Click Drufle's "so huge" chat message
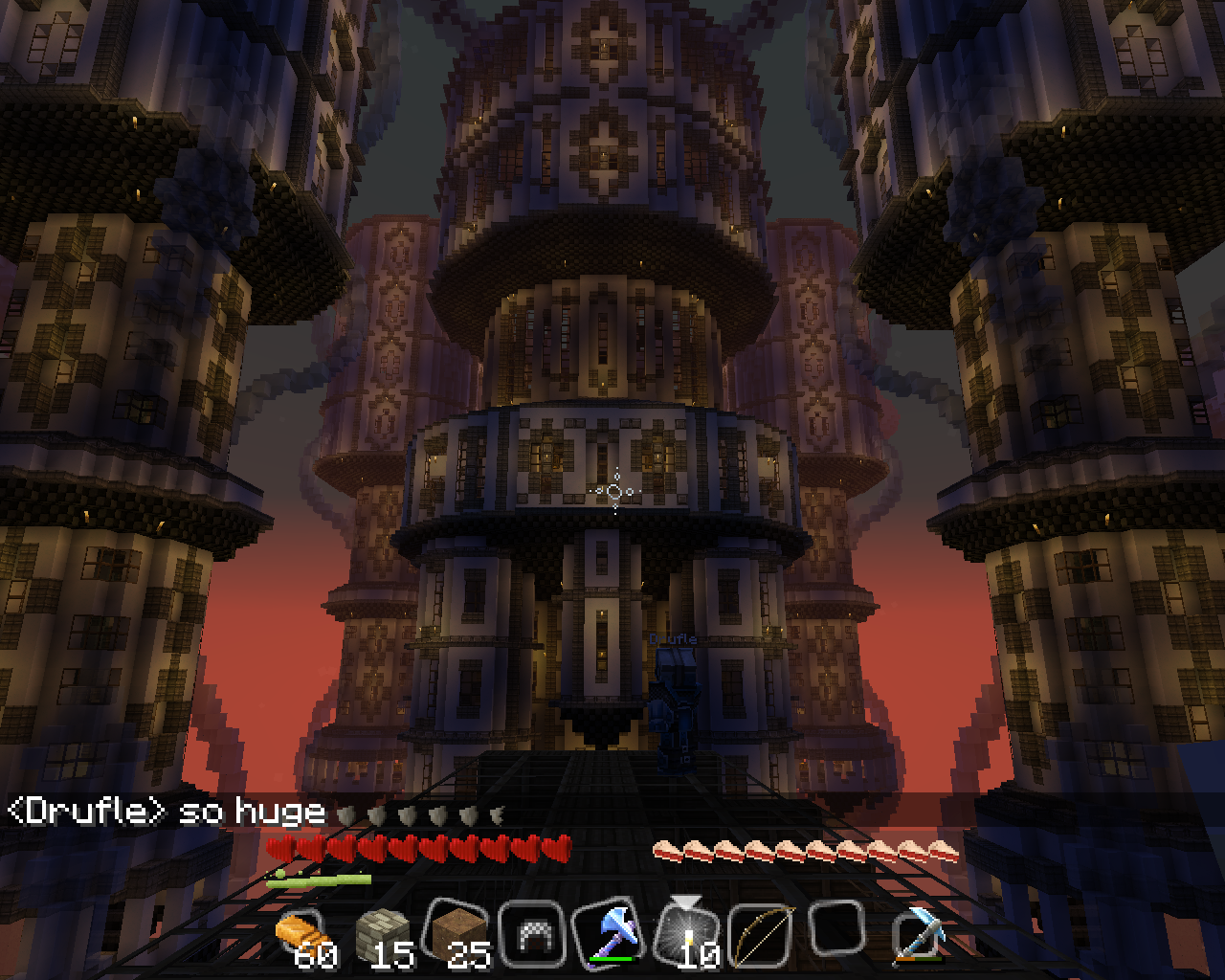The image size is (1225, 980). tap(167, 812)
